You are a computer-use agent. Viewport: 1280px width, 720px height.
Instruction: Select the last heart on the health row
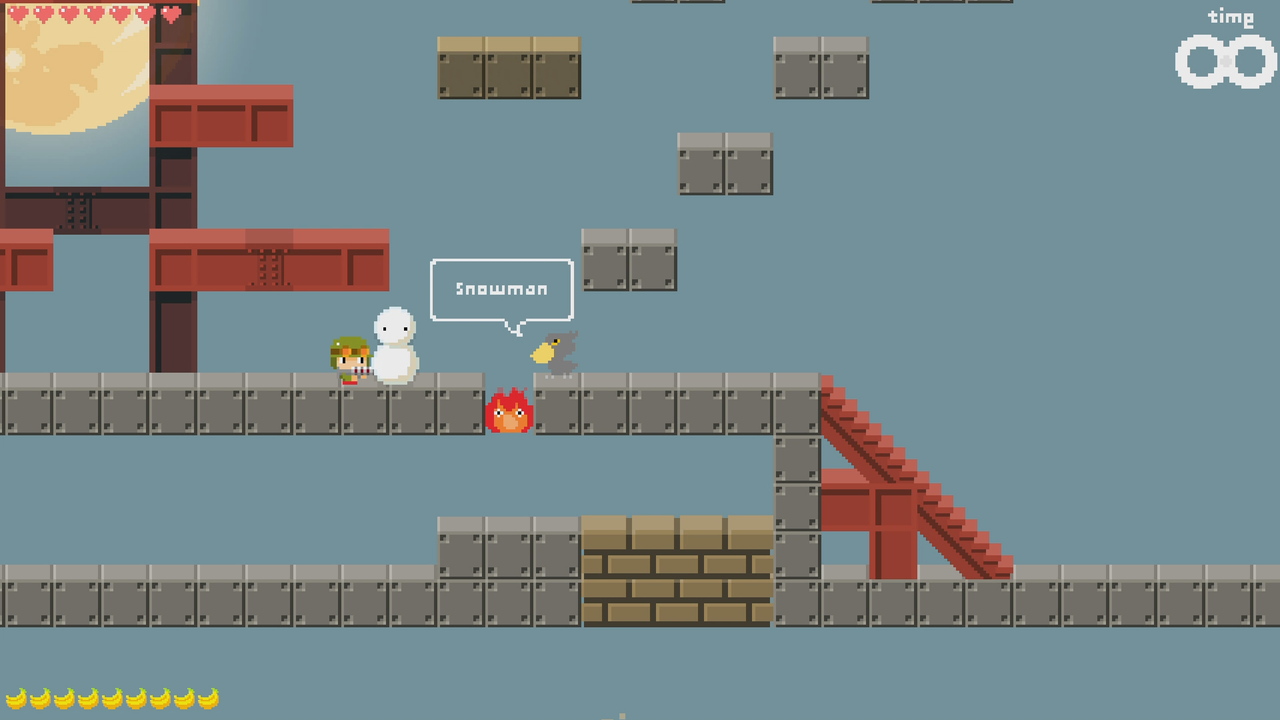(170, 13)
